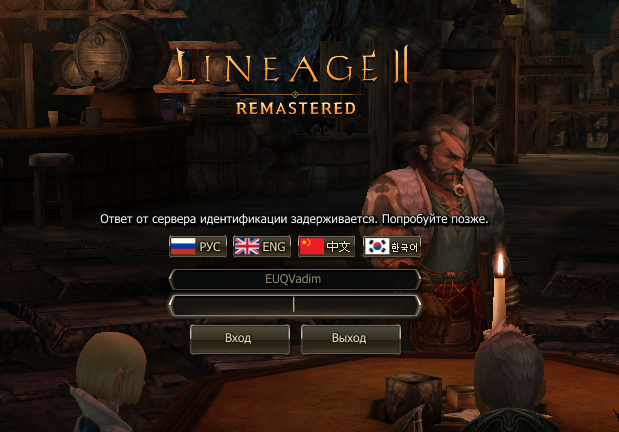Select the ENG language button
This screenshot has width=619, height=432.
click(x=261, y=247)
